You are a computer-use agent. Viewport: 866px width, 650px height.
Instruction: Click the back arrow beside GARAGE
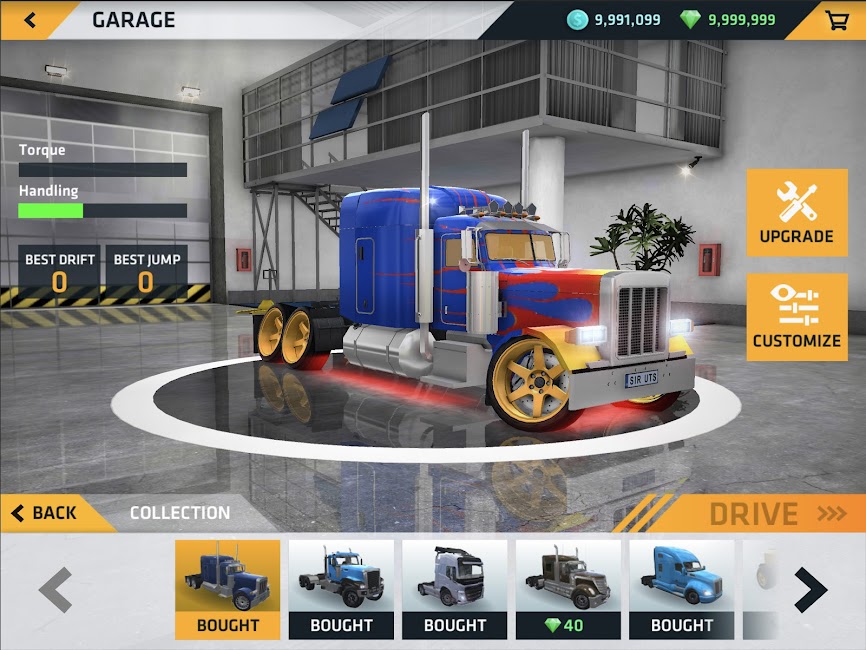coord(31,20)
